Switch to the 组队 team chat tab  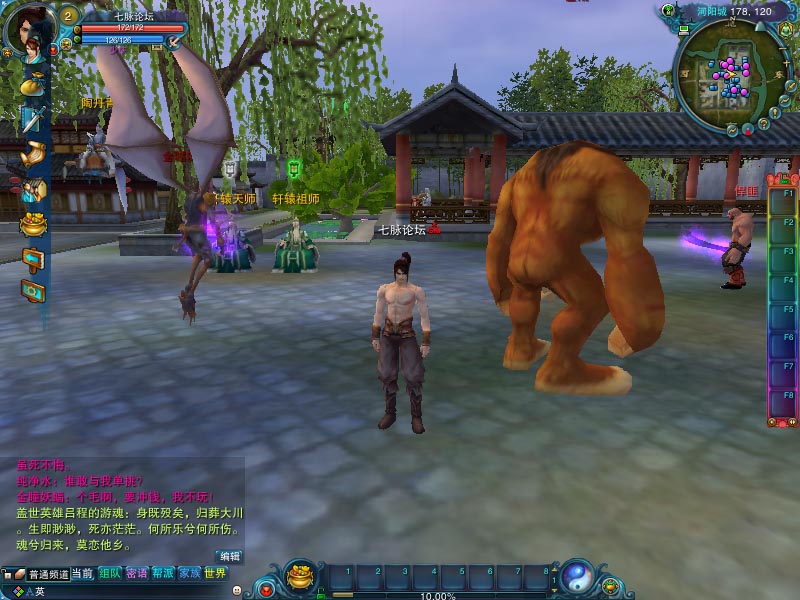coord(109,573)
